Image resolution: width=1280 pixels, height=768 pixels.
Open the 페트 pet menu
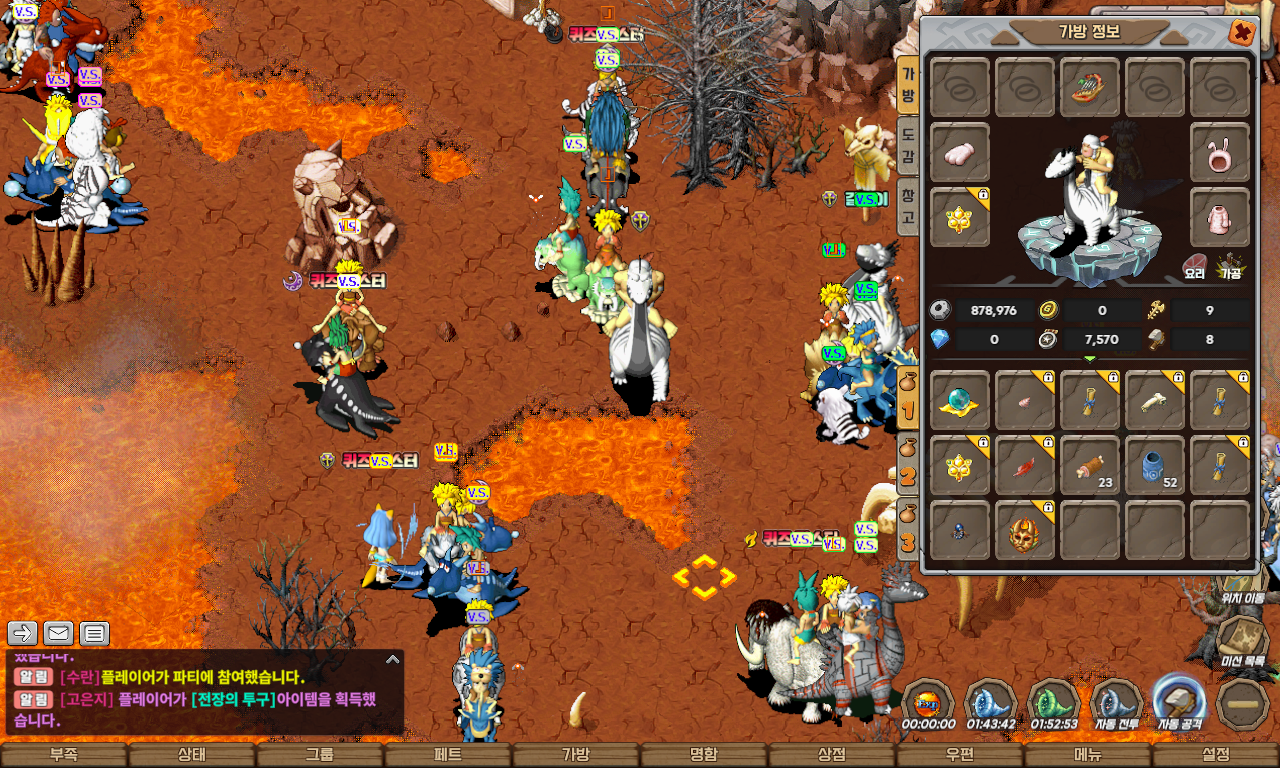[x=448, y=755]
